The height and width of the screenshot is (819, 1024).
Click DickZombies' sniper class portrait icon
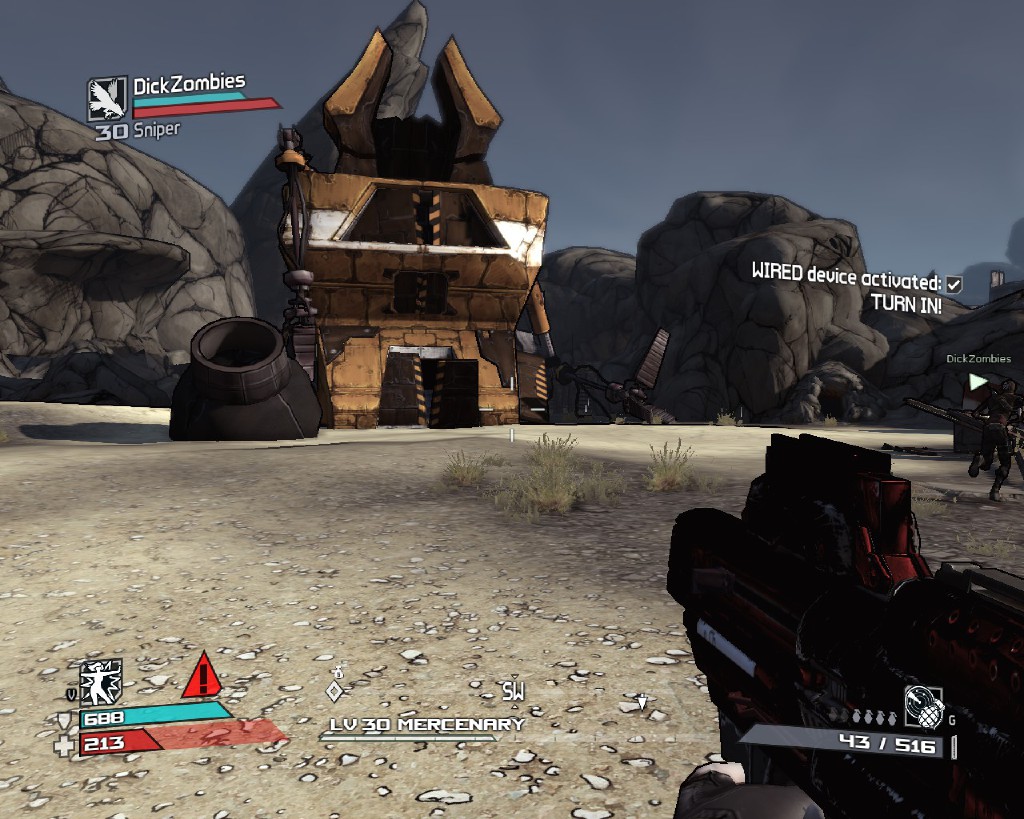click(107, 101)
